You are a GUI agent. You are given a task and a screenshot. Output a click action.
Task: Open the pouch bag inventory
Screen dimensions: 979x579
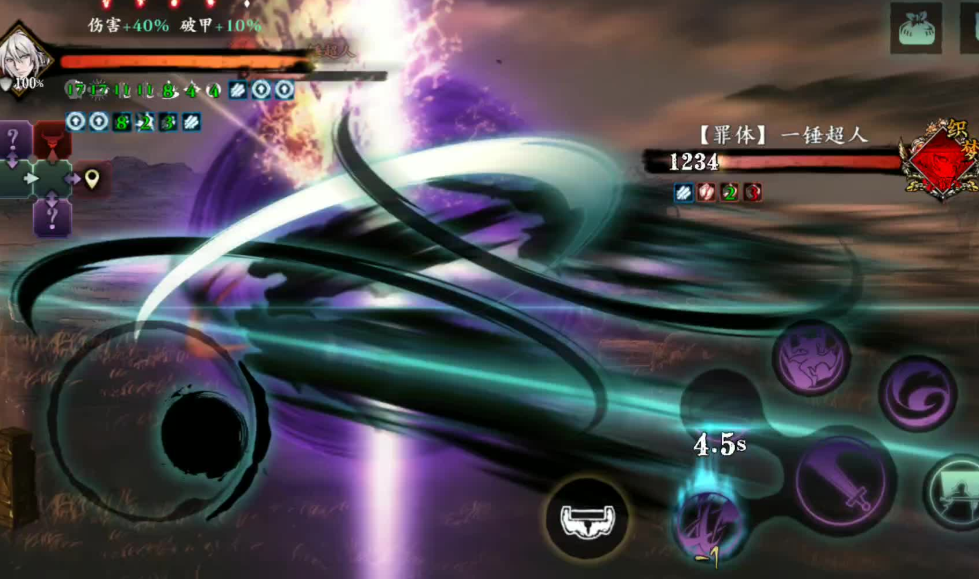[916, 27]
